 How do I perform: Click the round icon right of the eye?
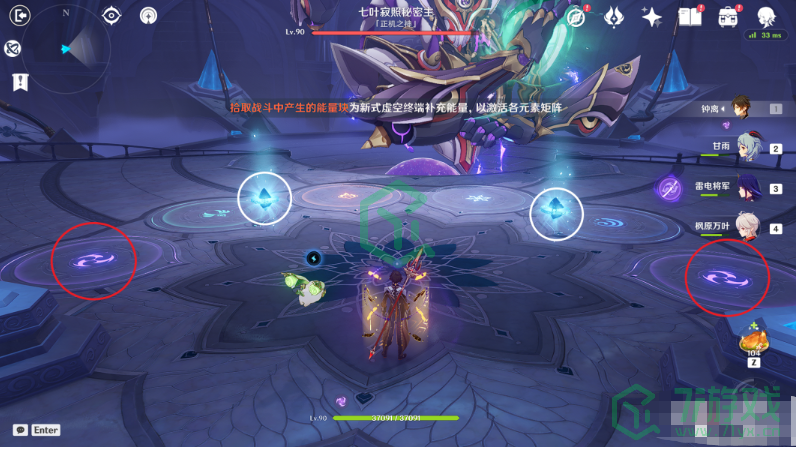click(148, 16)
